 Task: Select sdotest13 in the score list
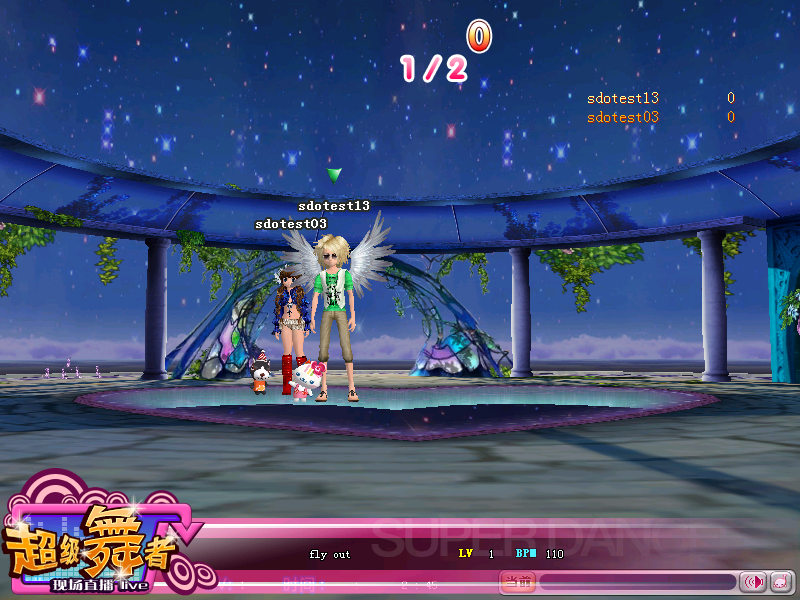(622, 98)
